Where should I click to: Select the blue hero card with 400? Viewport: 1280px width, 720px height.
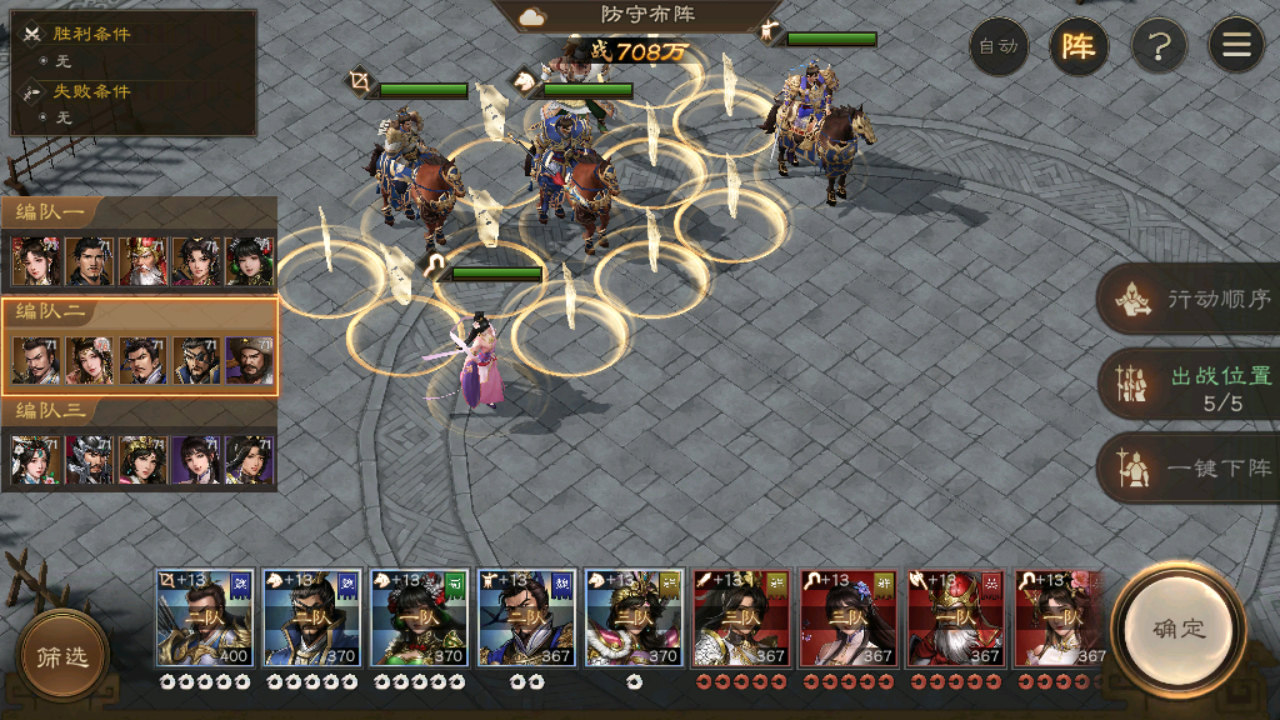point(204,618)
